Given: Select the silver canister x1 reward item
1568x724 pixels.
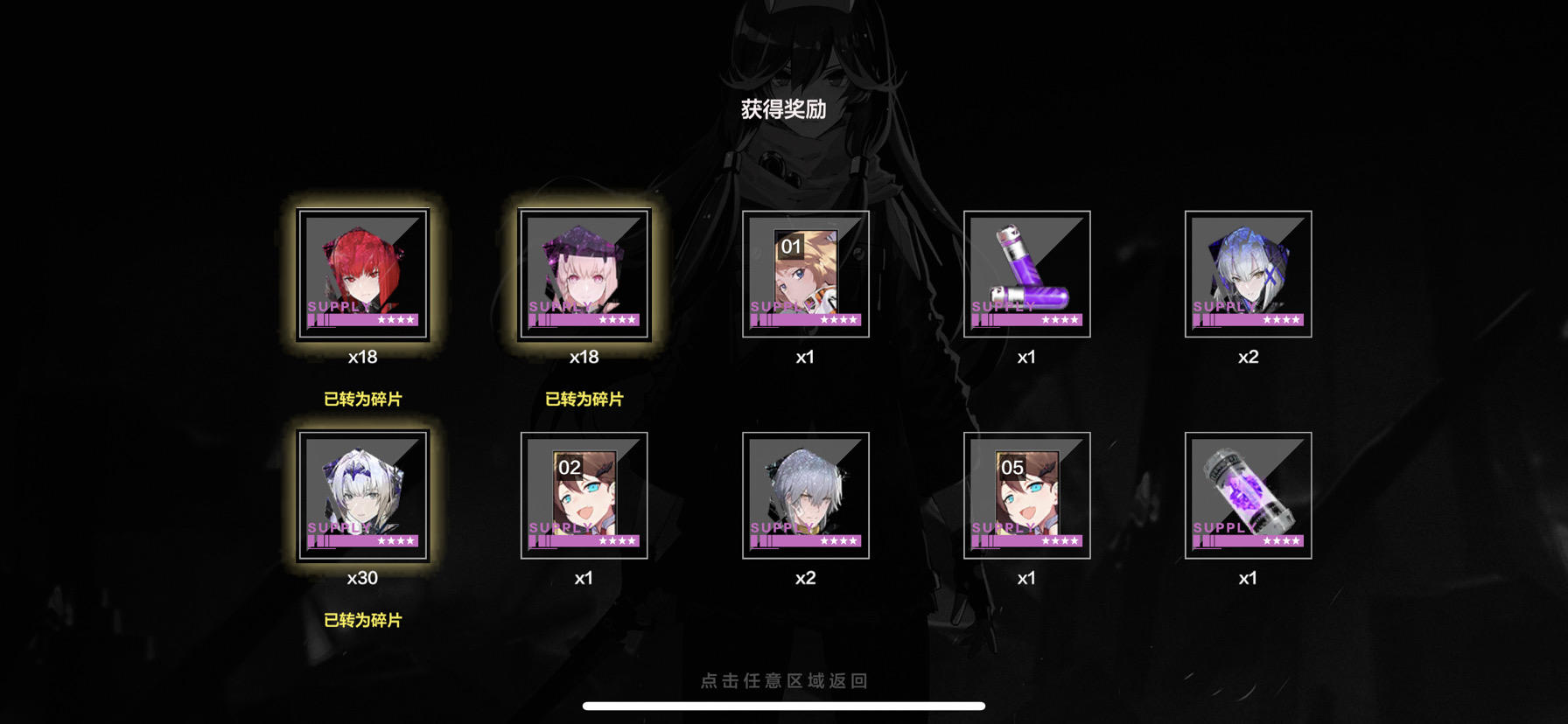Looking at the screenshot, I should pos(1249,496).
